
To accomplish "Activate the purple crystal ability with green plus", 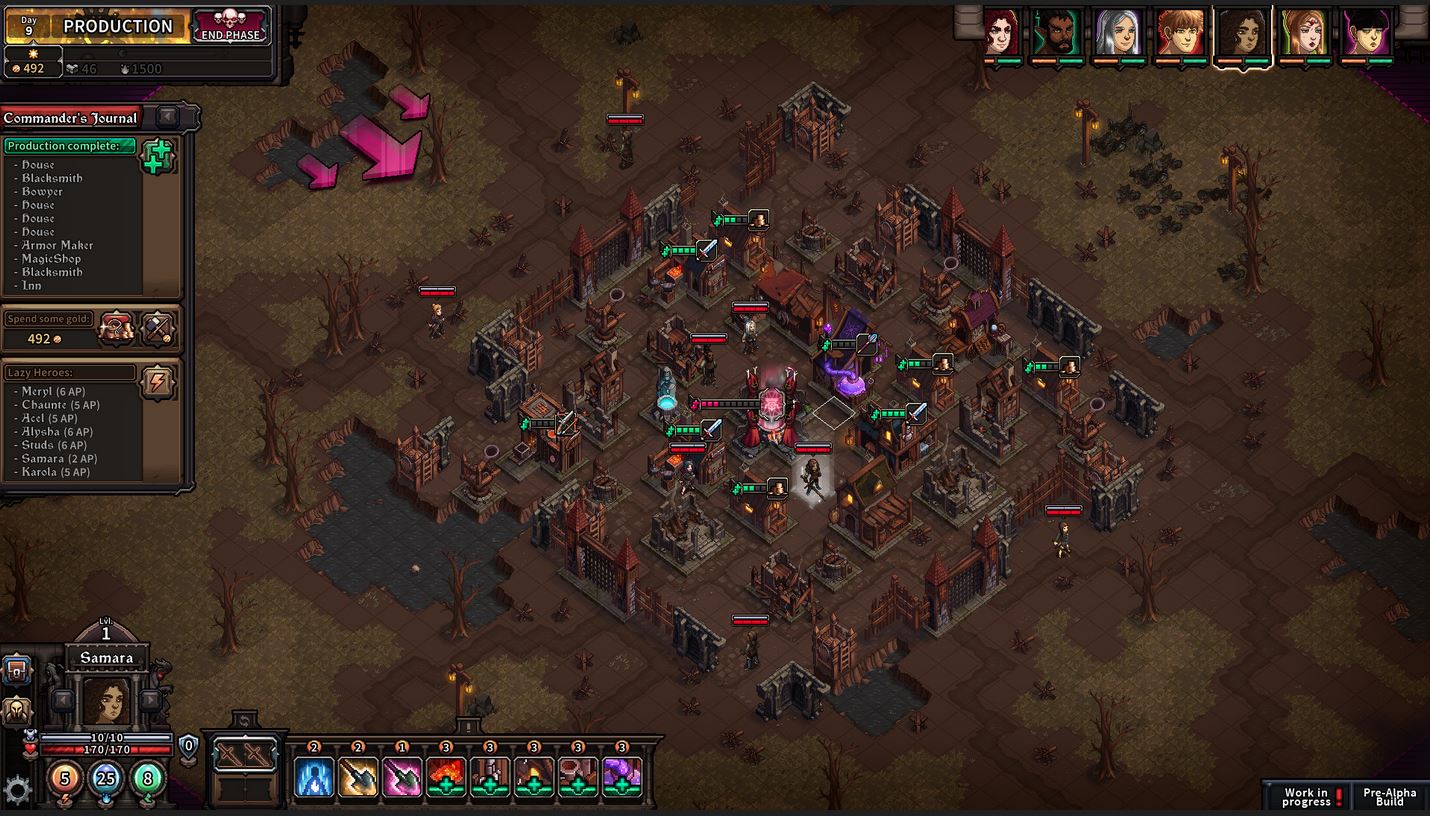I will tap(622, 777).
